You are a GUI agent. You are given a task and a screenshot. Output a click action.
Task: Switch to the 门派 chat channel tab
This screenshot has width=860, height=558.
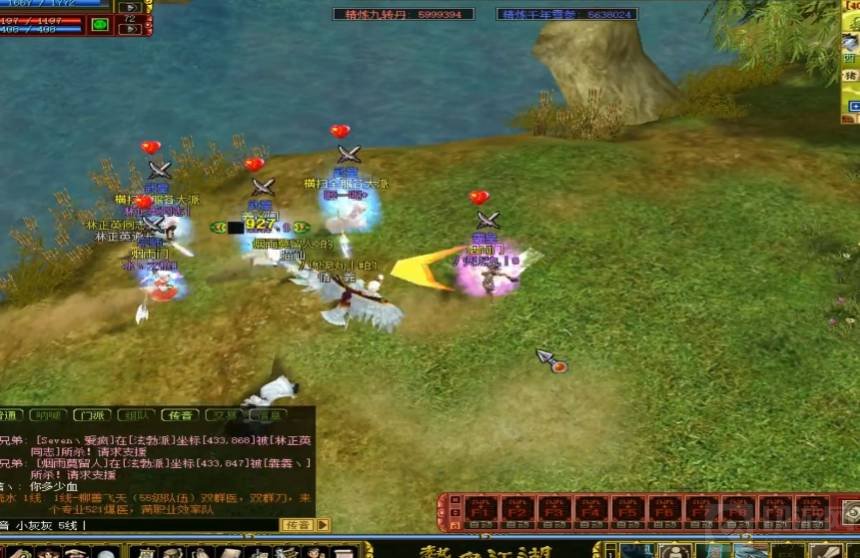coord(92,415)
